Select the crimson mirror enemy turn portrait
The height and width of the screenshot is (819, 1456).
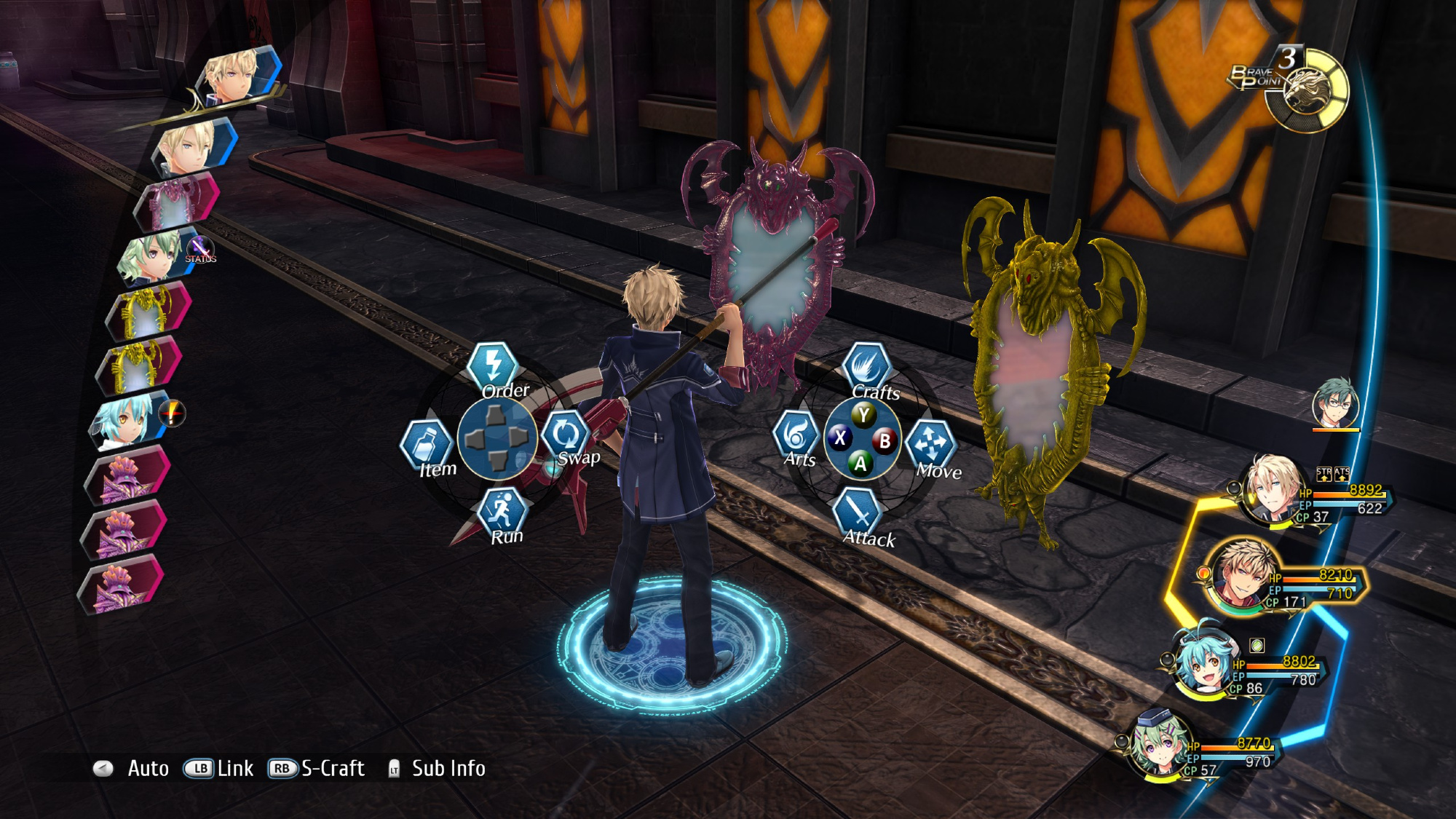click(x=175, y=200)
